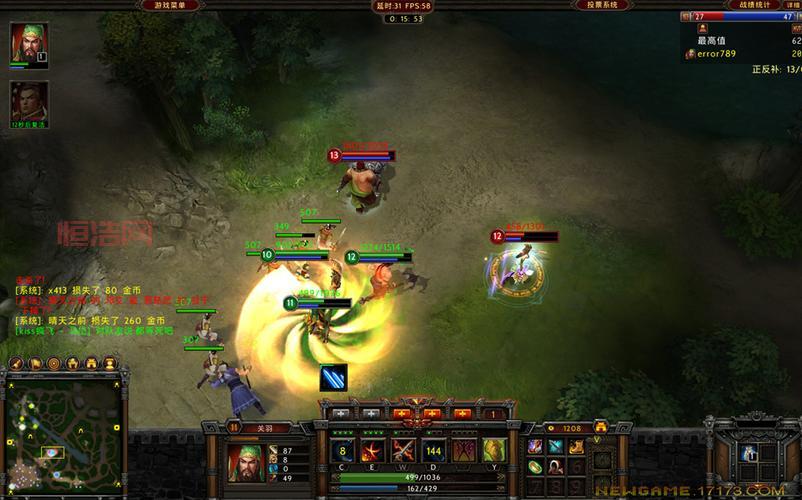Activate the C skill on cooldown 8
Viewport: 802px width, 500px height.
(x=343, y=450)
